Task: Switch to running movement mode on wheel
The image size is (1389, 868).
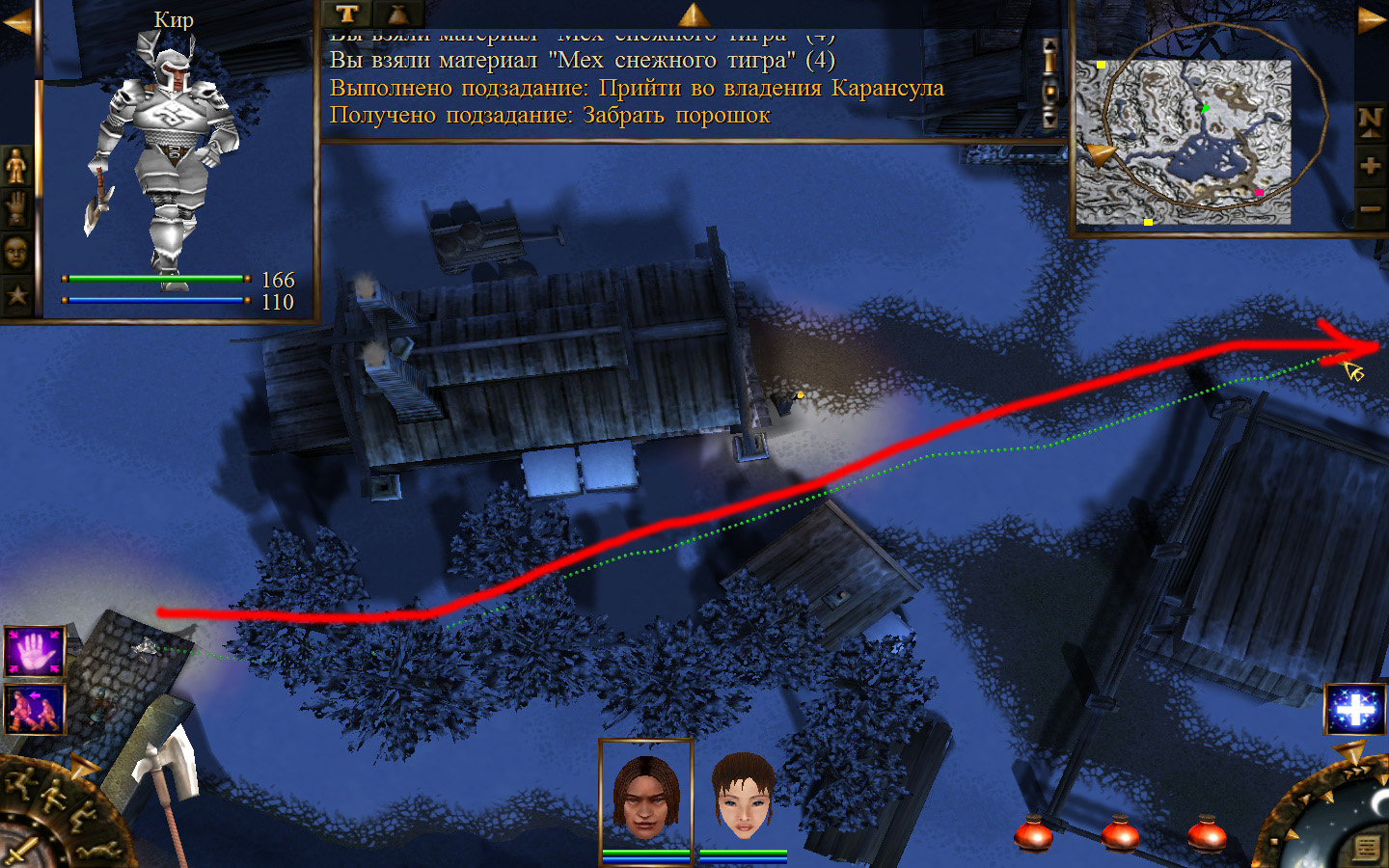Action: click(21, 783)
